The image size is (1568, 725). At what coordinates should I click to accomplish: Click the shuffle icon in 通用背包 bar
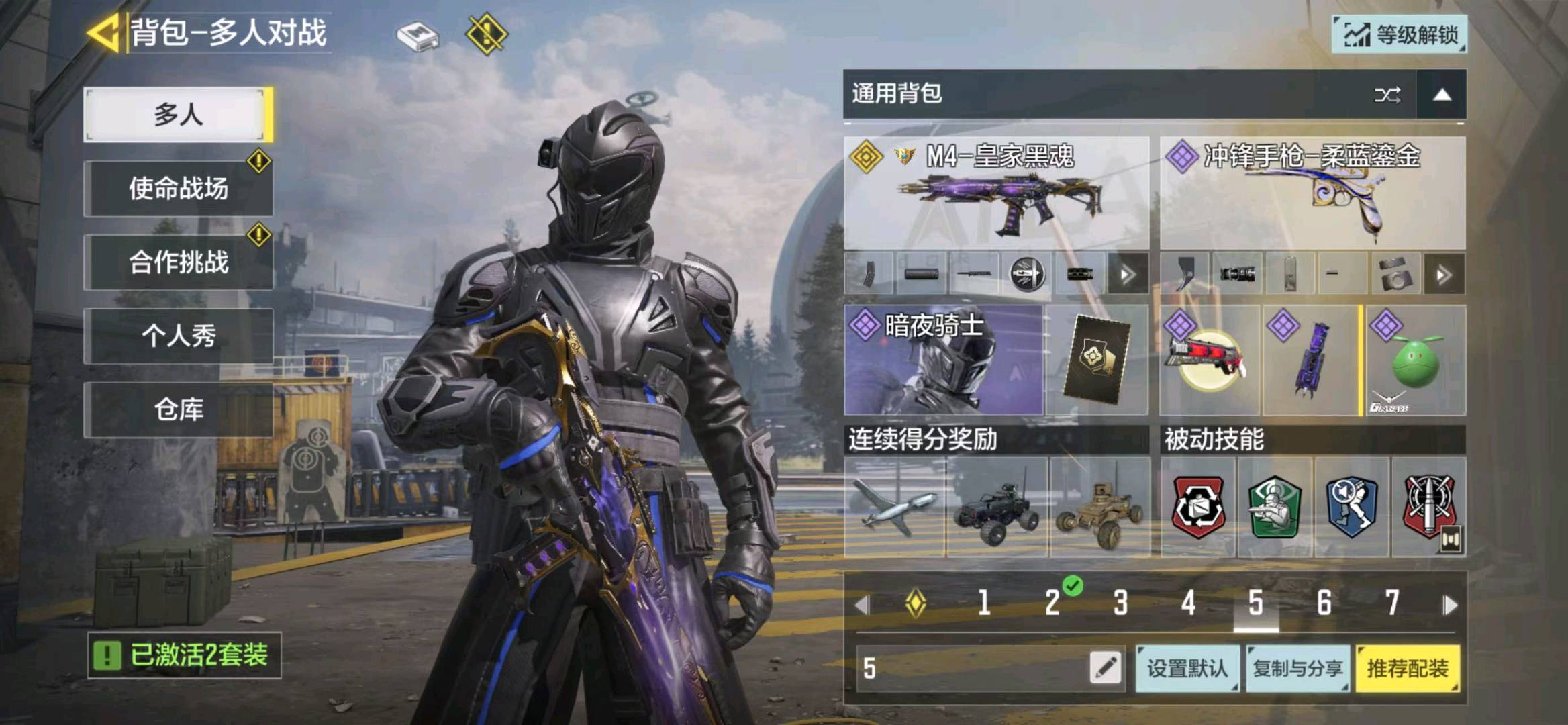(x=1387, y=95)
